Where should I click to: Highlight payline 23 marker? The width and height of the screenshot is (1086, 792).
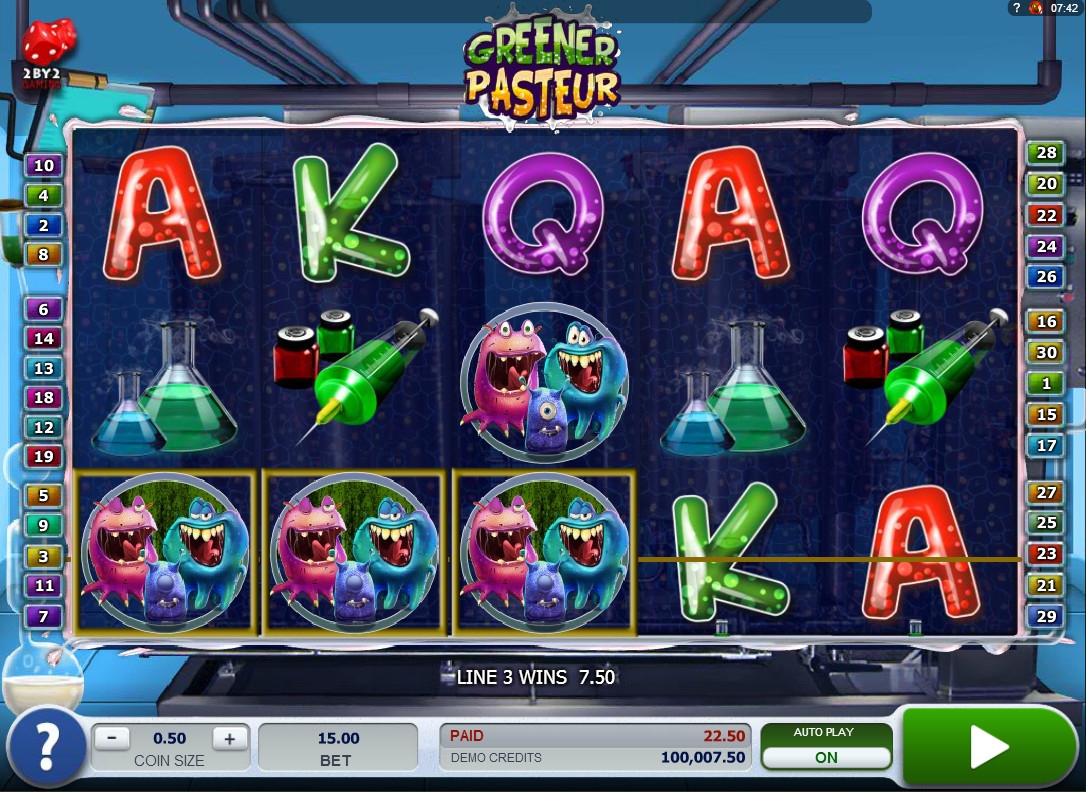tap(1046, 554)
